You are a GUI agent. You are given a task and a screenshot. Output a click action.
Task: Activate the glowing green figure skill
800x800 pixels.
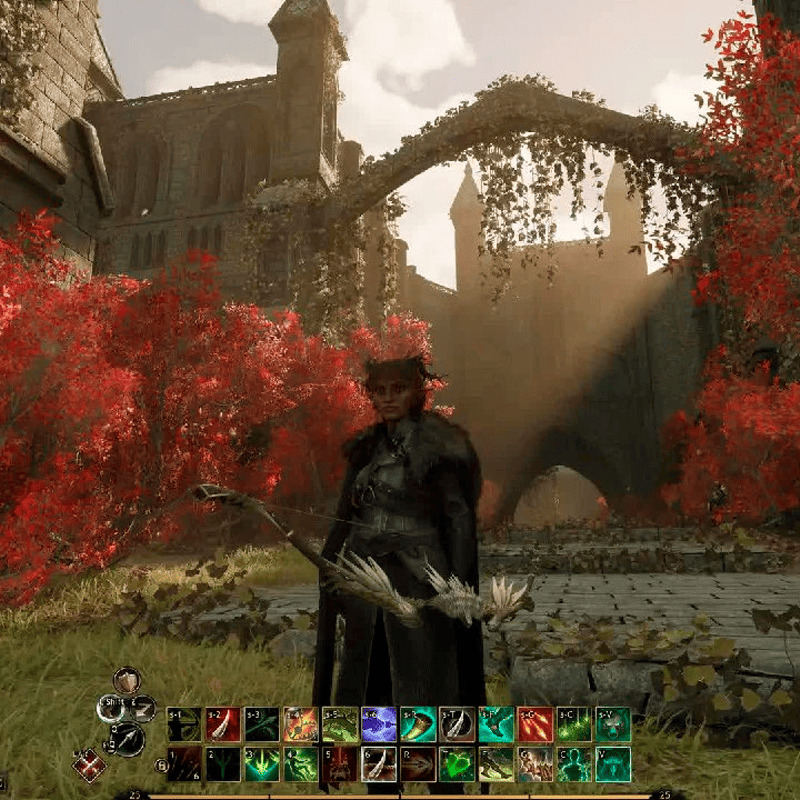(574, 764)
